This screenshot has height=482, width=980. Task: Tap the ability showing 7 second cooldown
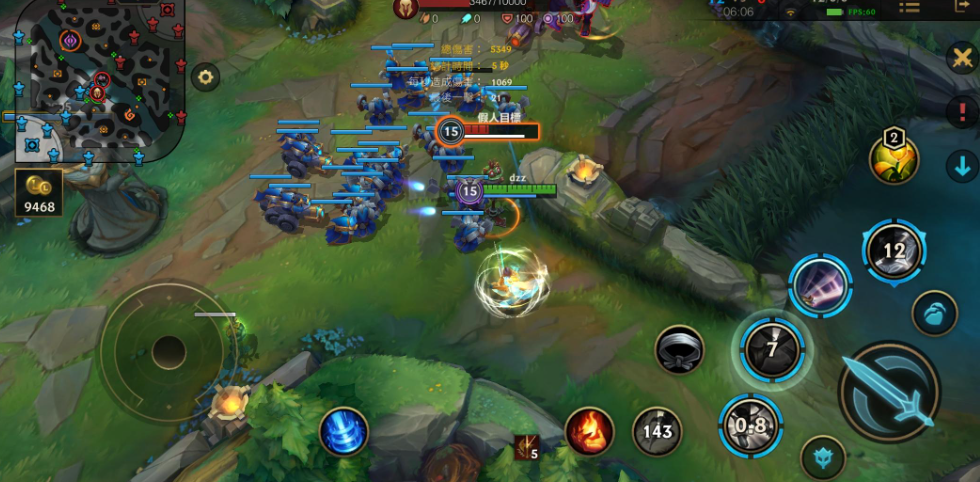click(x=772, y=349)
